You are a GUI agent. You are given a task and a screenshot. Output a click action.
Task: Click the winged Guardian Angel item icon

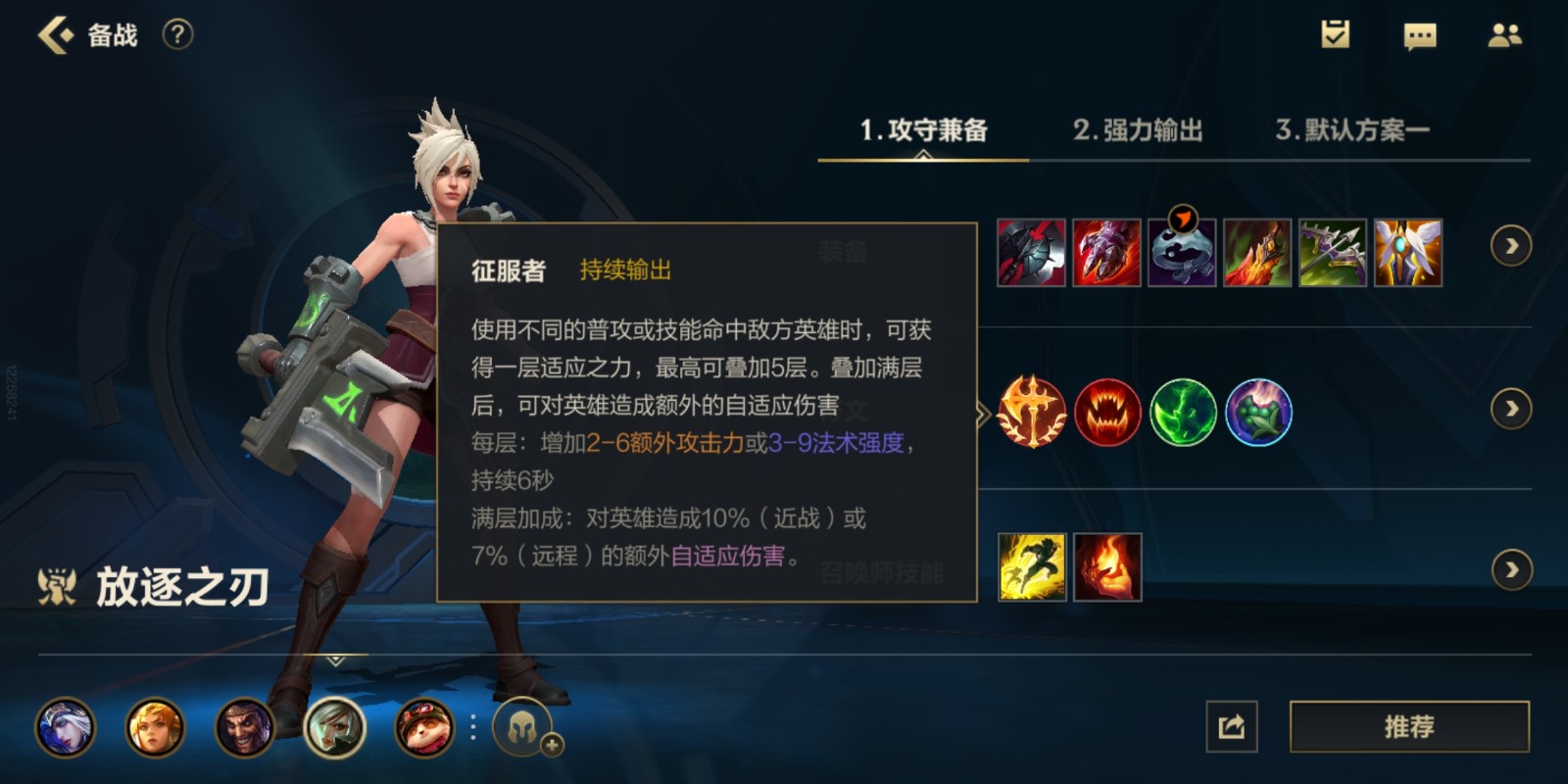(1406, 253)
